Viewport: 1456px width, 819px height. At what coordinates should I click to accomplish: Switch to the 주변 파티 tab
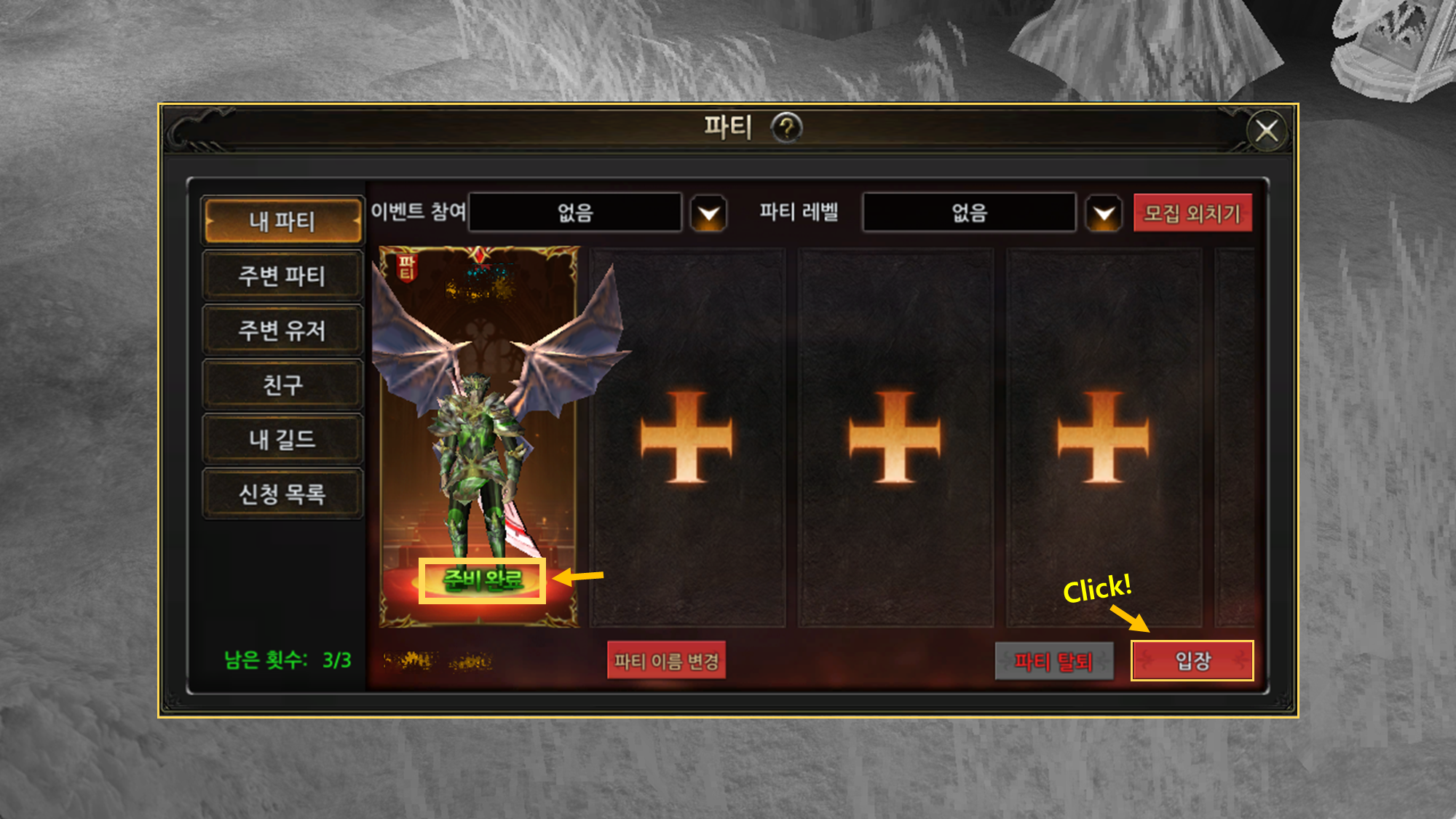coord(282,276)
